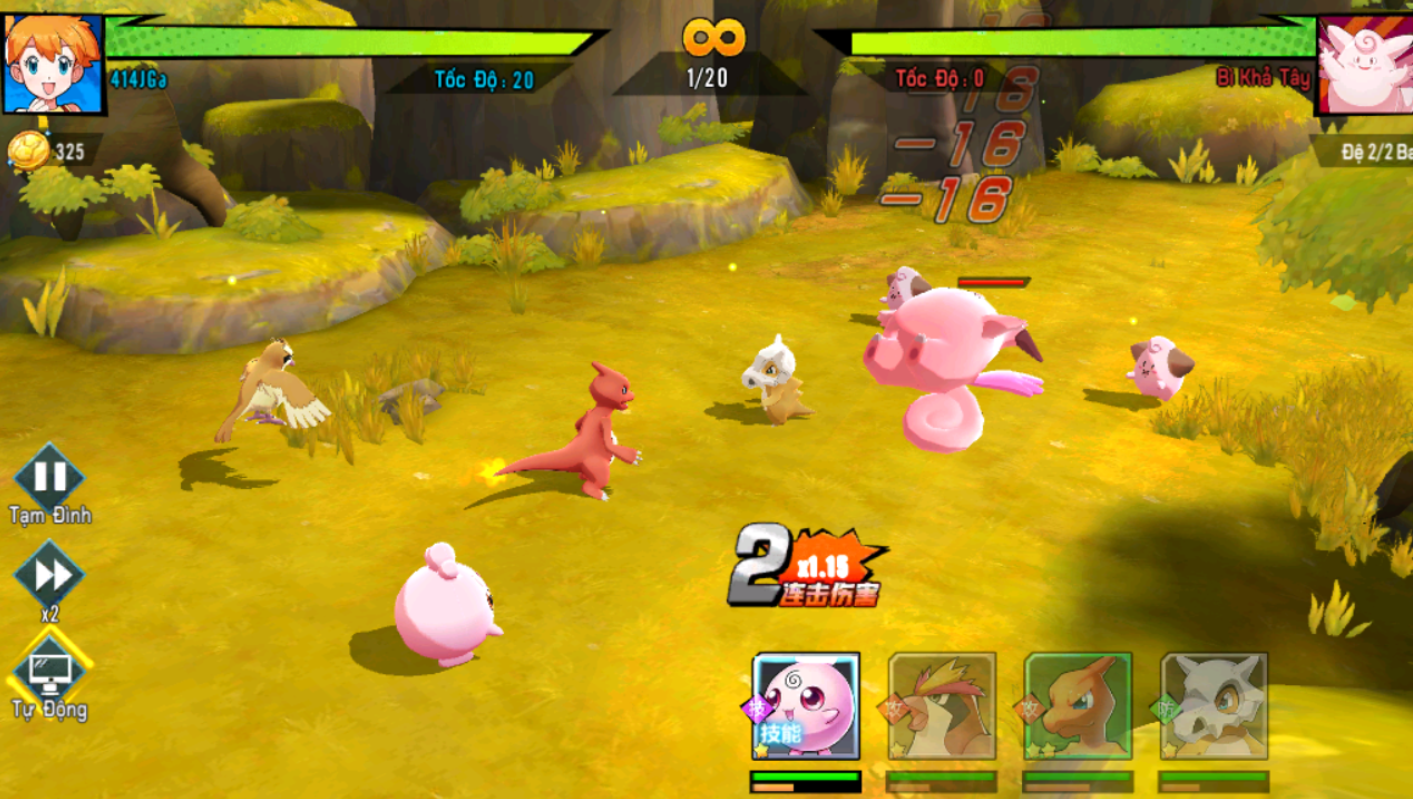The width and height of the screenshot is (1413, 799).
Task: Select the Pidgeotto skill card
Action: click(x=942, y=706)
